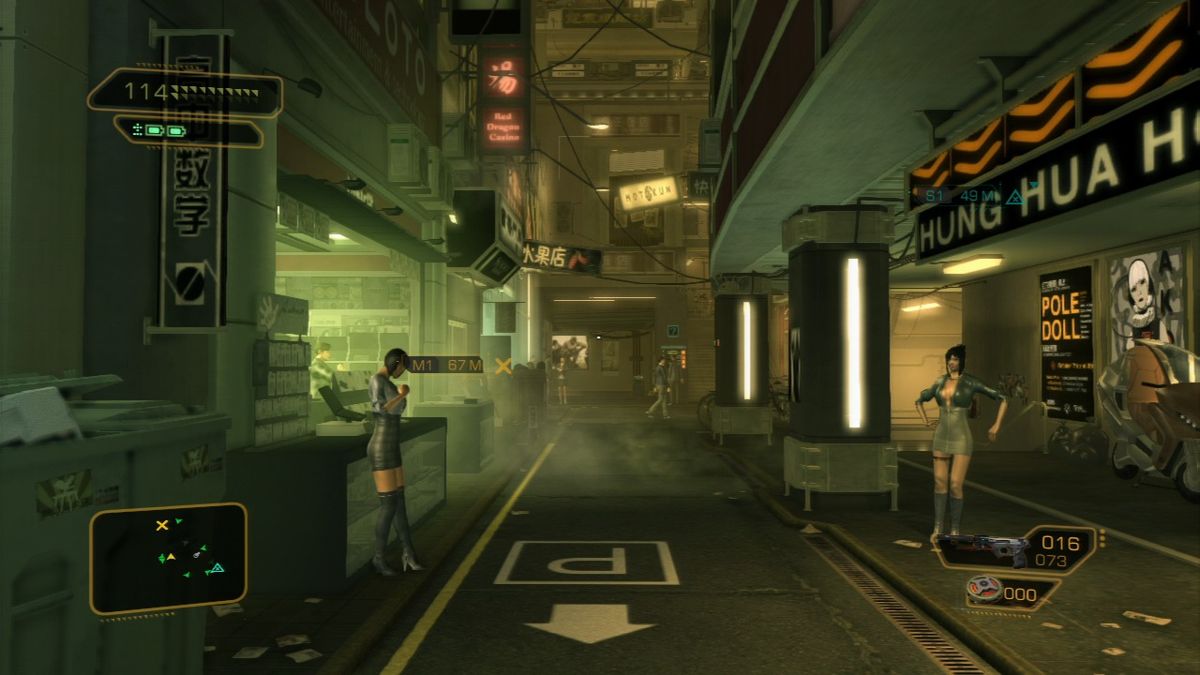The image size is (1200, 675).
Task: Click the blue triangle marker on the minimap
Action: (x=215, y=569)
